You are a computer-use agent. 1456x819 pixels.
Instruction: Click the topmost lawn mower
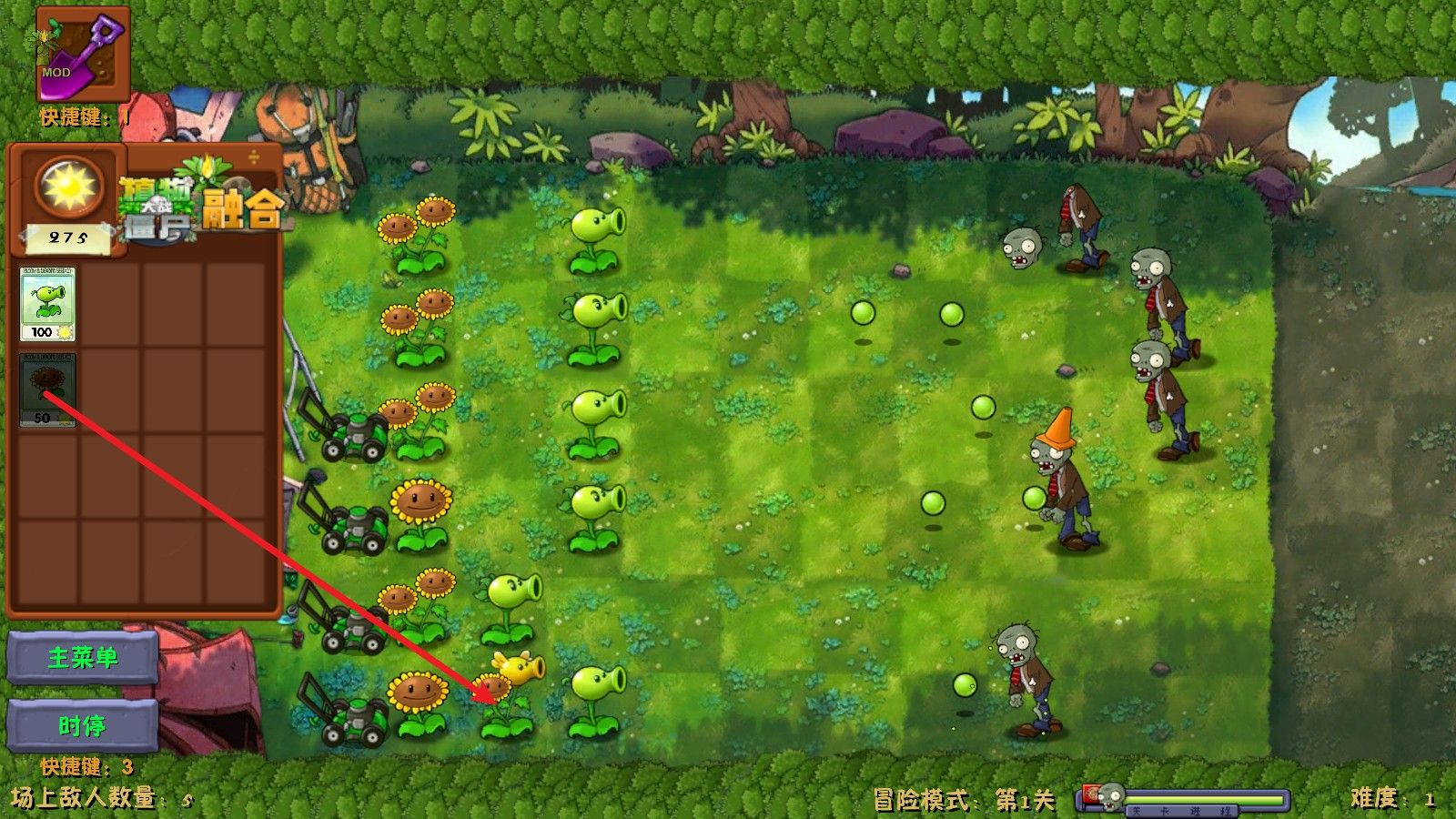coord(355,437)
